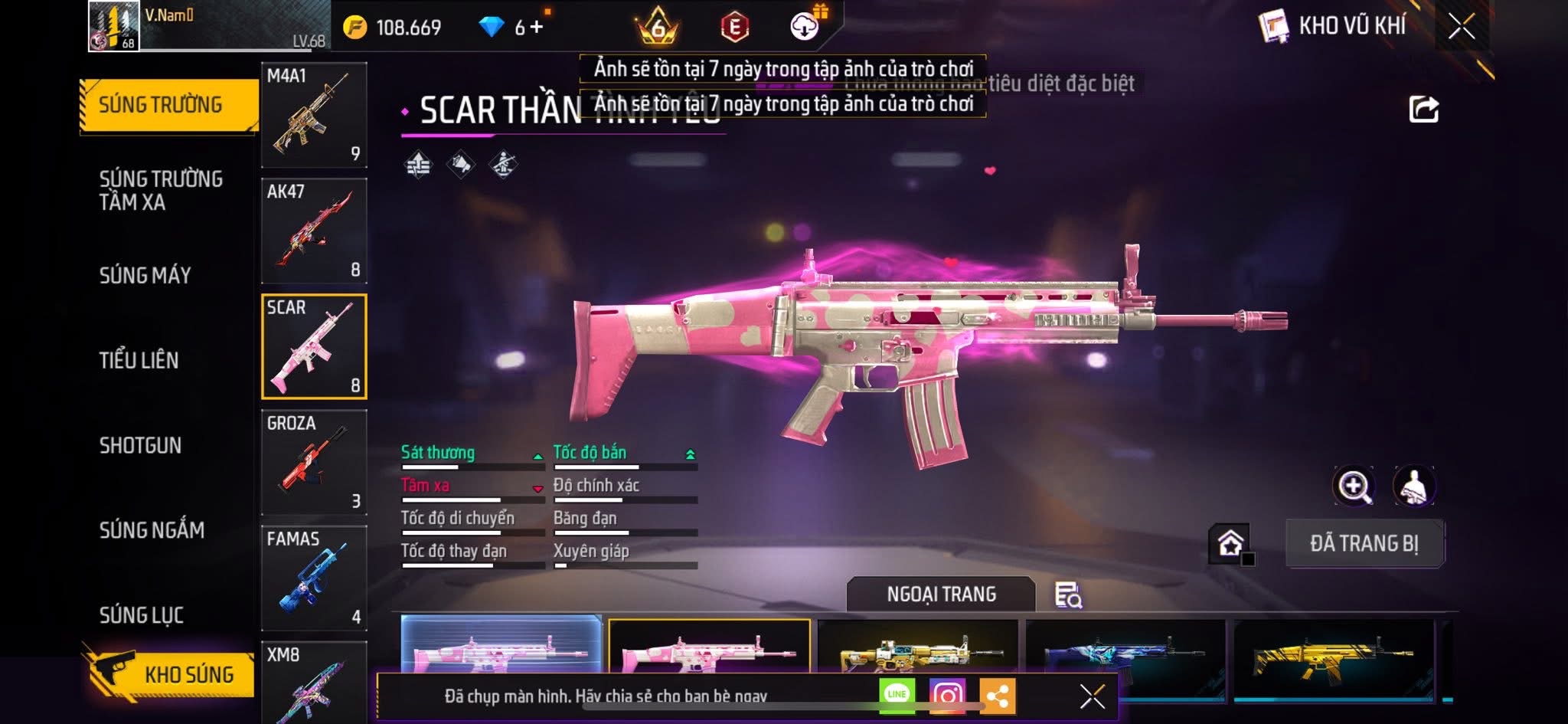
Task: Open the Súng Máy weapon category
Action: pyautogui.click(x=145, y=275)
